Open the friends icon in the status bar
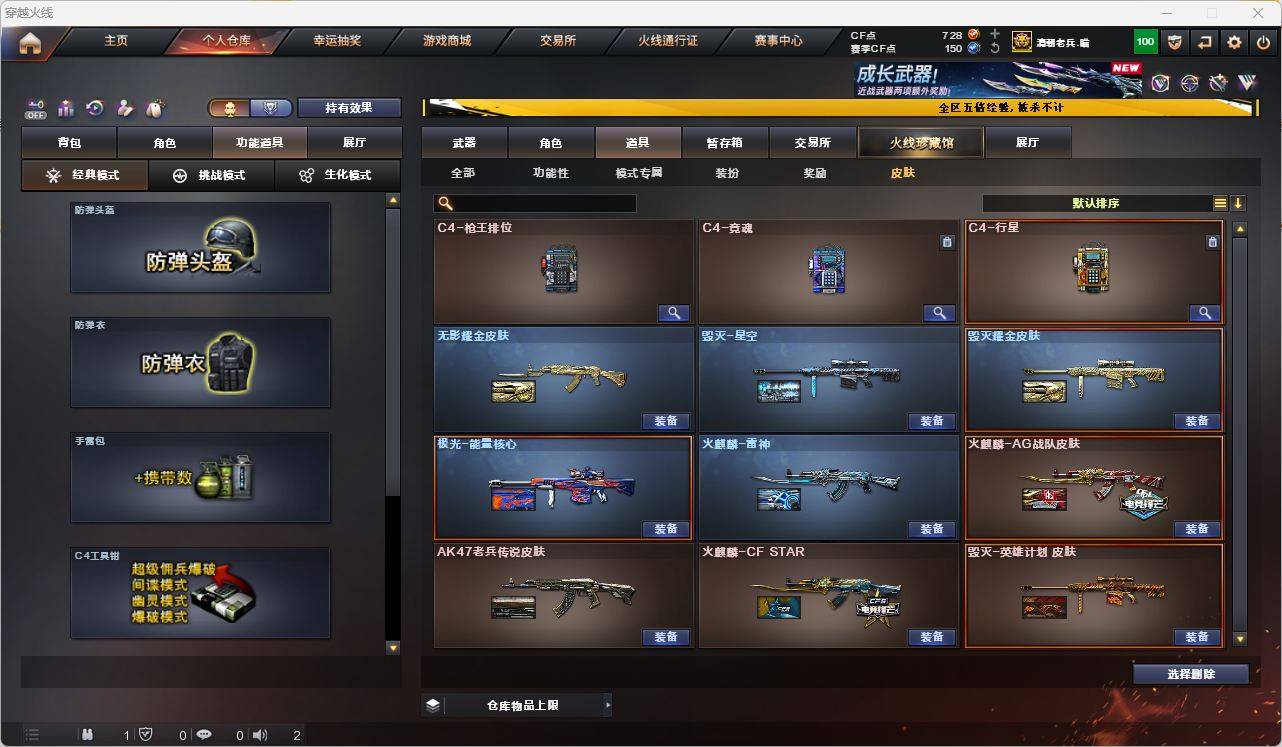Viewport: 1282px width, 747px height. pyautogui.click(x=88, y=734)
